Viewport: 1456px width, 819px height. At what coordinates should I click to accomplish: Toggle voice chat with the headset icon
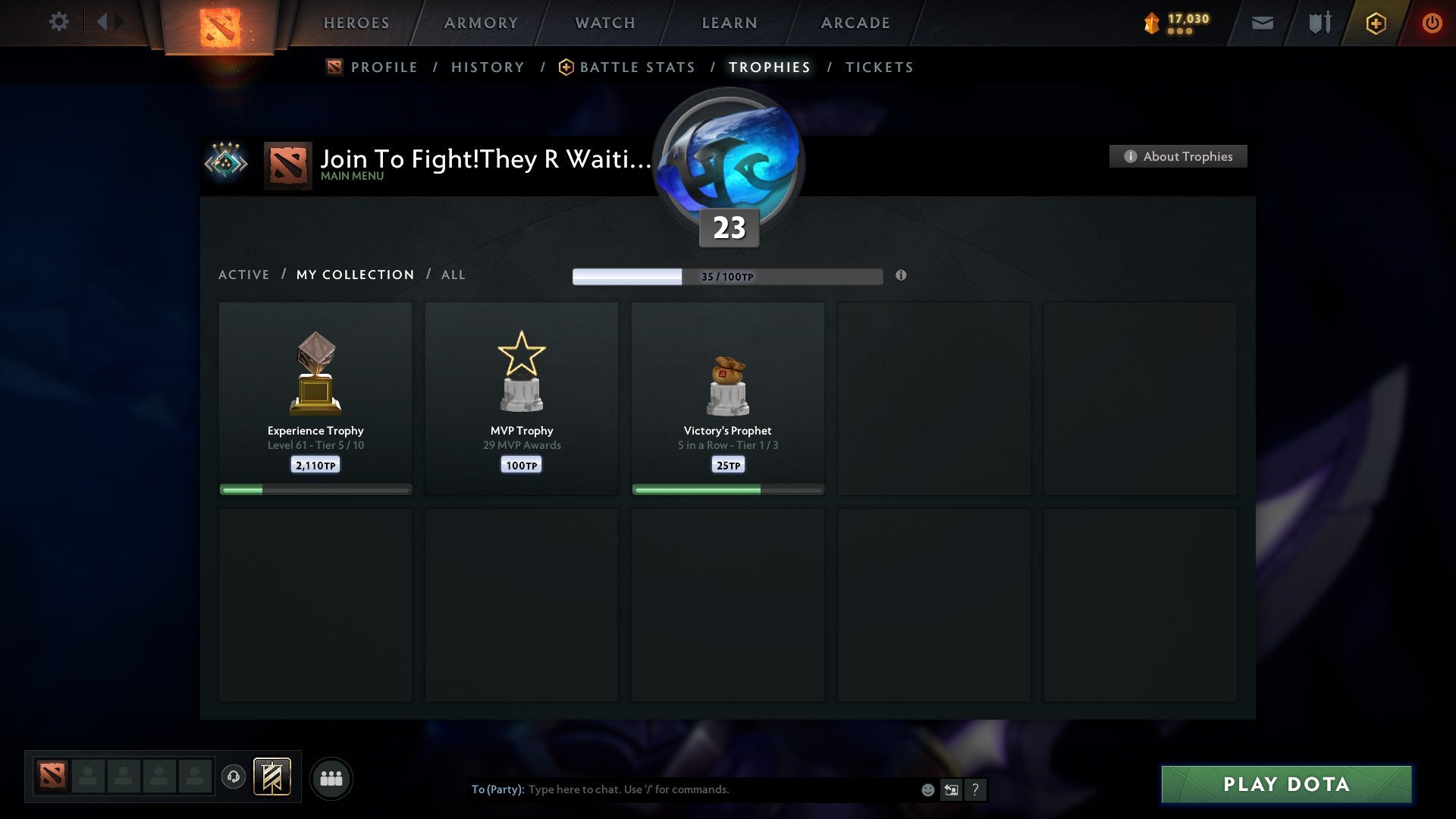pos(234,777)
